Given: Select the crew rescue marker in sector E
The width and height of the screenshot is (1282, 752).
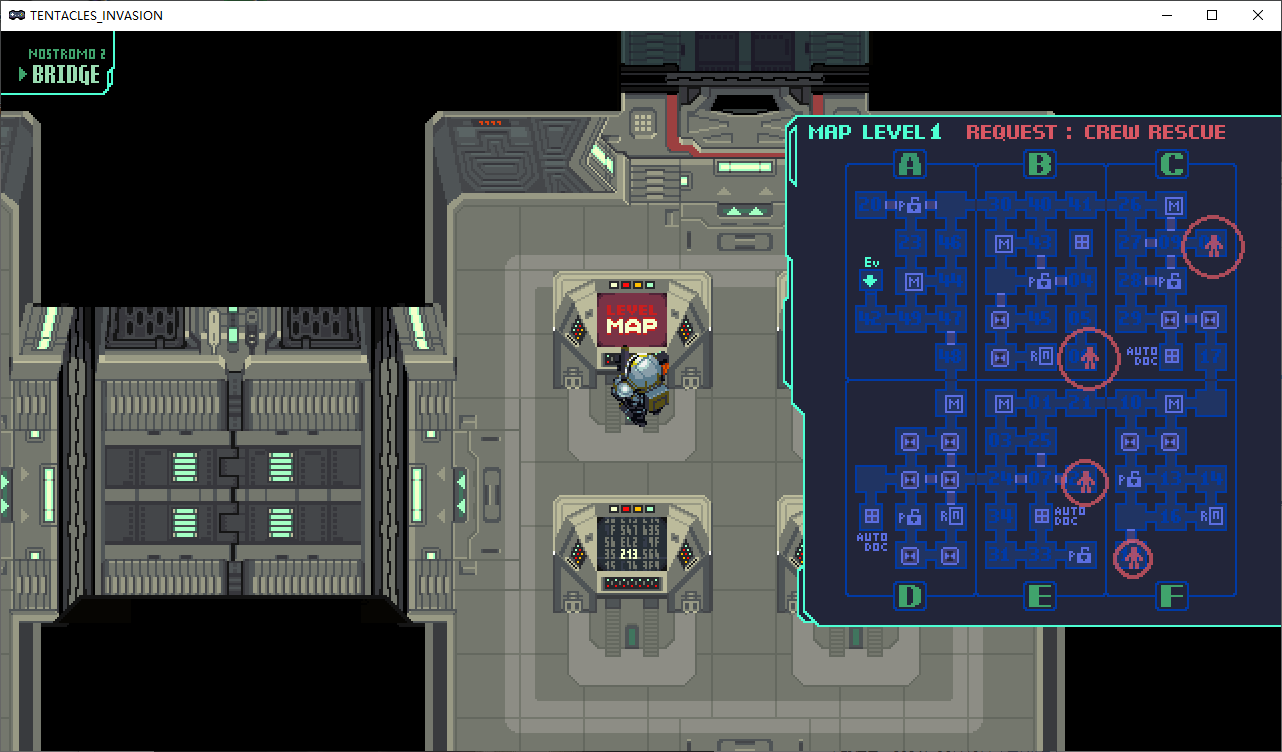Looking at the screenshot, I should (1085, 482).
